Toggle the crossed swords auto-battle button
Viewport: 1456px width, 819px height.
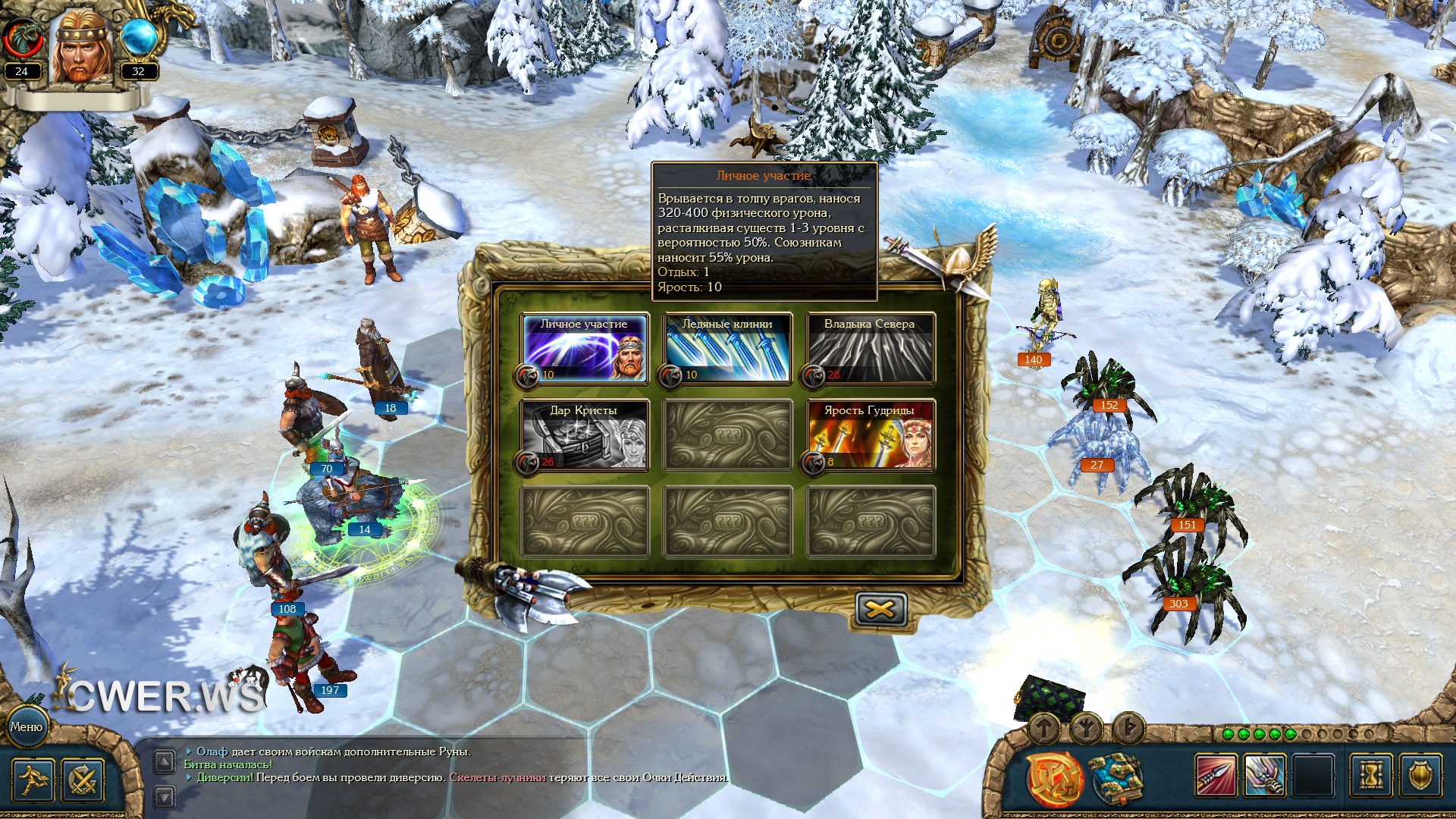83,780
